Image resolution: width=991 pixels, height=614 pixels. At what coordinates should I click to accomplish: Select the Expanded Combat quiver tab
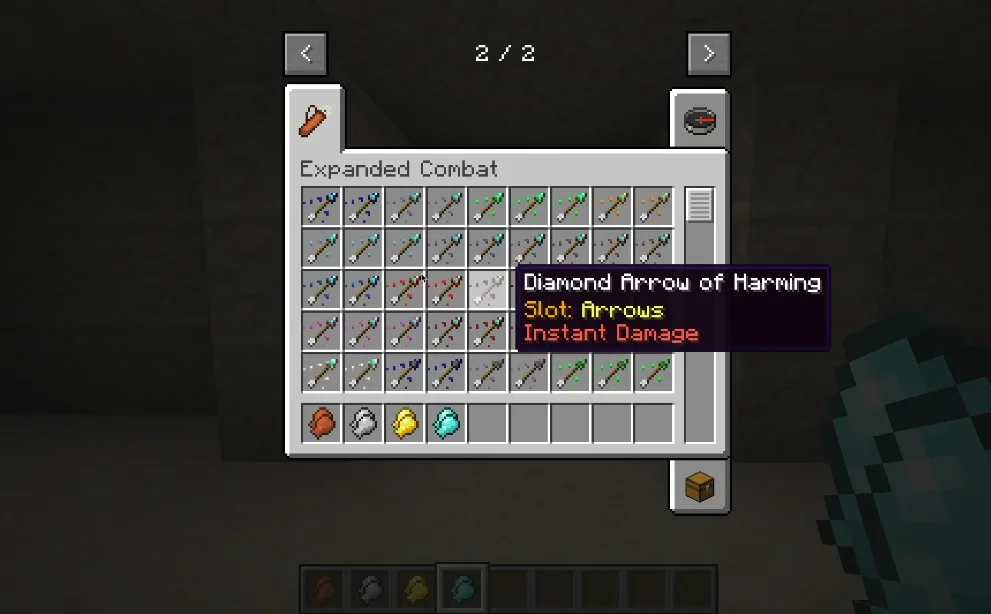tap(314, 121)
